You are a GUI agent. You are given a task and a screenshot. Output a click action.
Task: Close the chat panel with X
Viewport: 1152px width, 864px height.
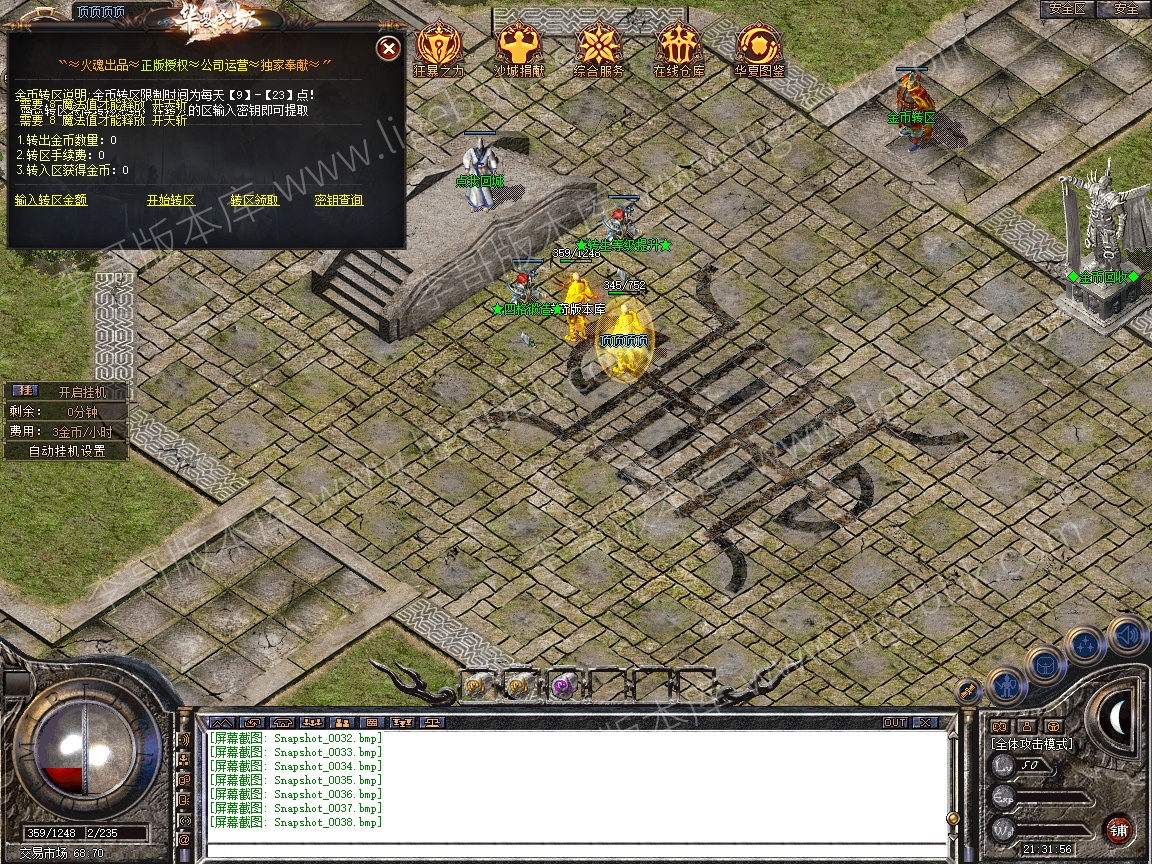point(925,722)
